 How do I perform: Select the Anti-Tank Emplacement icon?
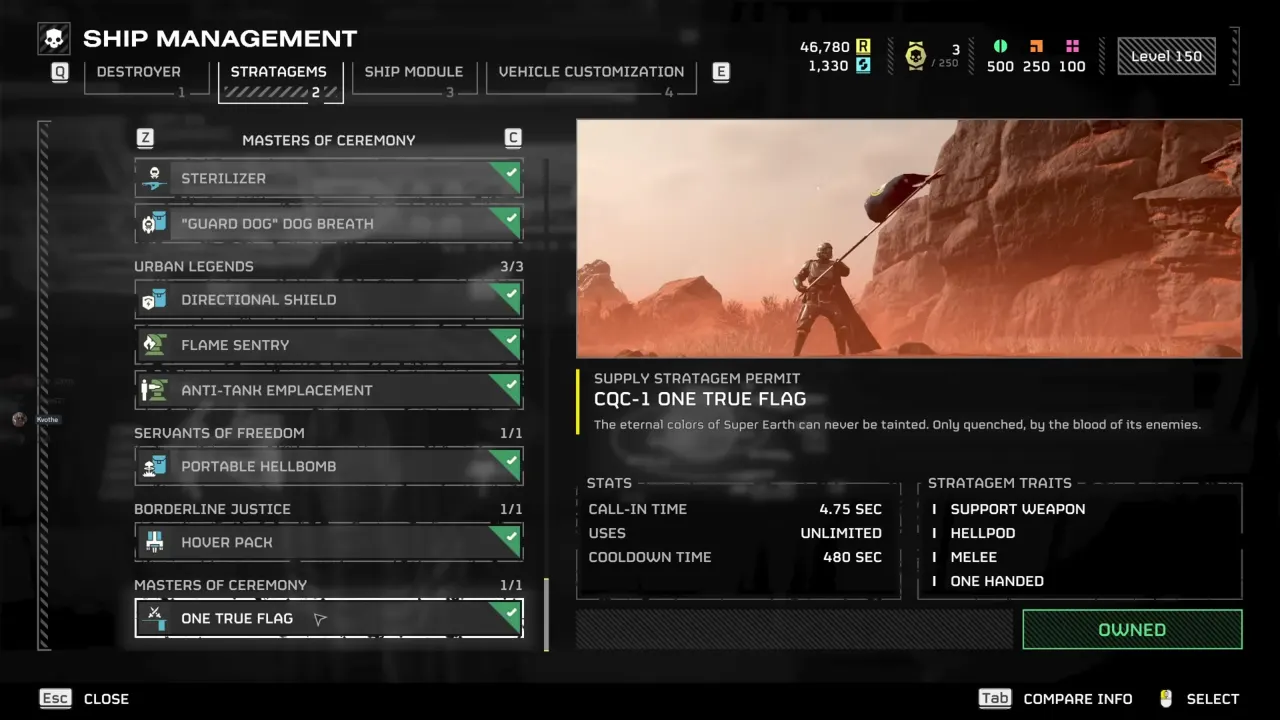[154, 390]
